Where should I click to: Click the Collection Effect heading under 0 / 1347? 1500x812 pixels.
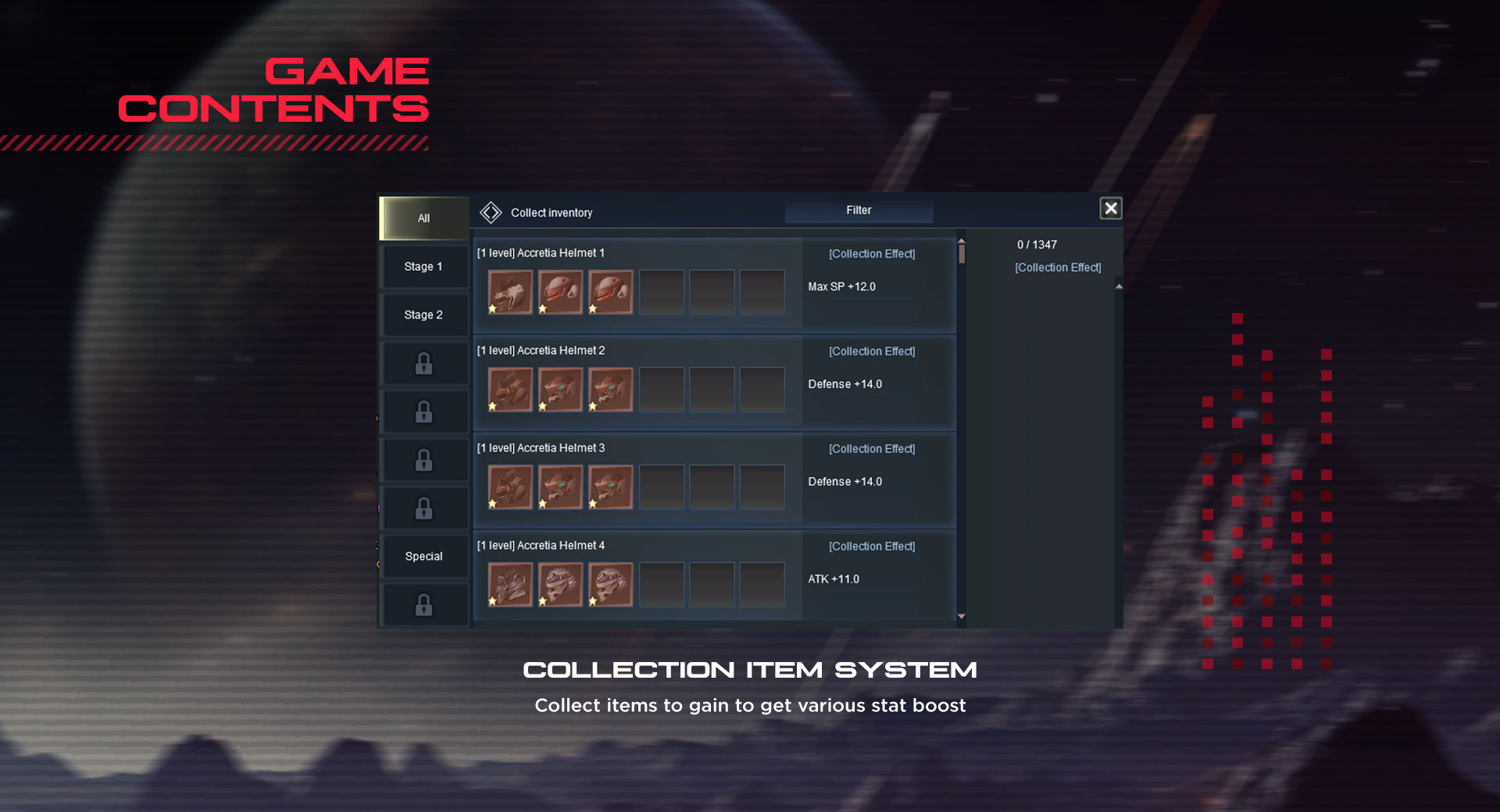tap(1058, 268)
